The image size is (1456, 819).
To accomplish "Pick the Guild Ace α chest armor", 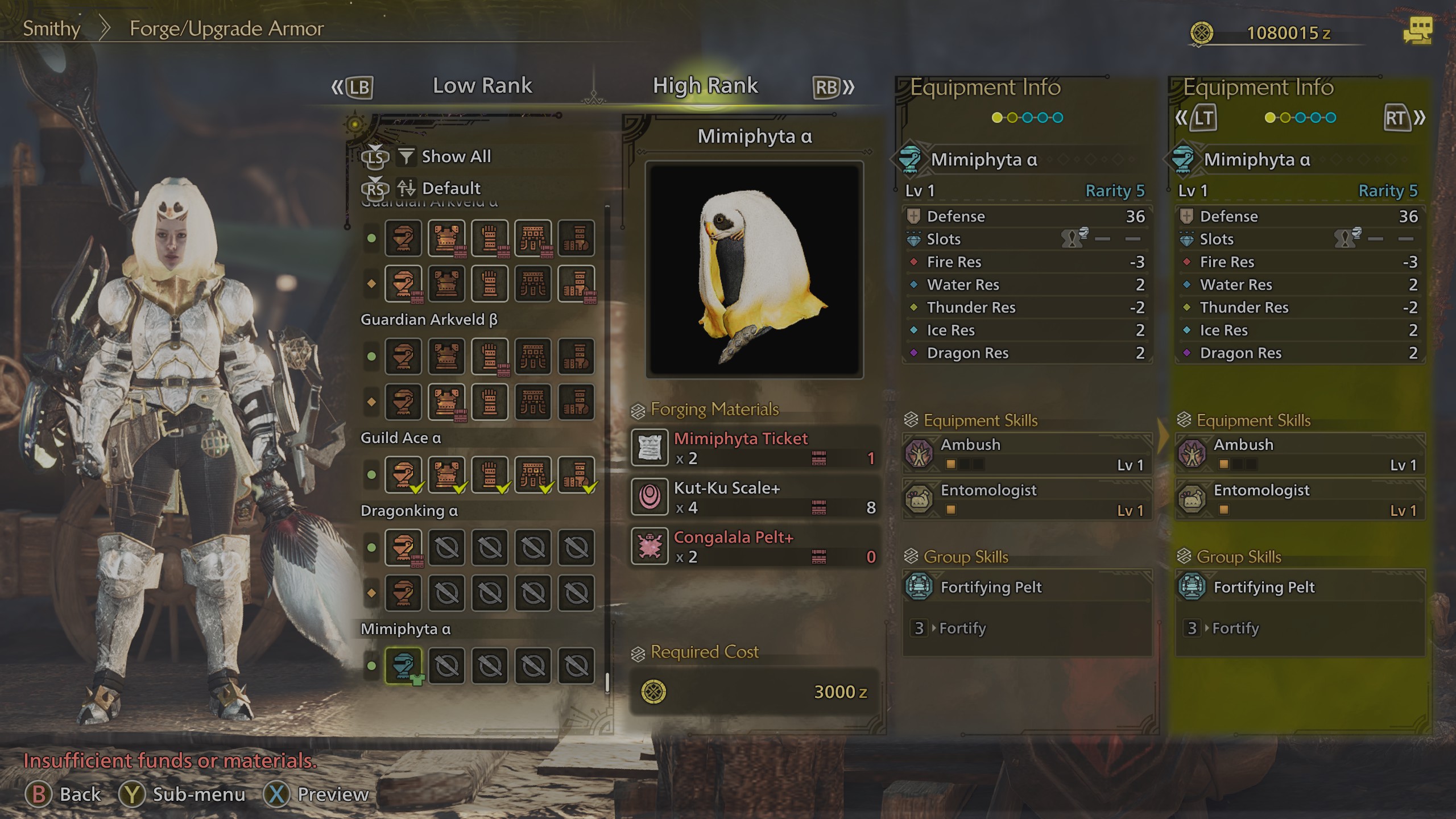I will point(446,474).
